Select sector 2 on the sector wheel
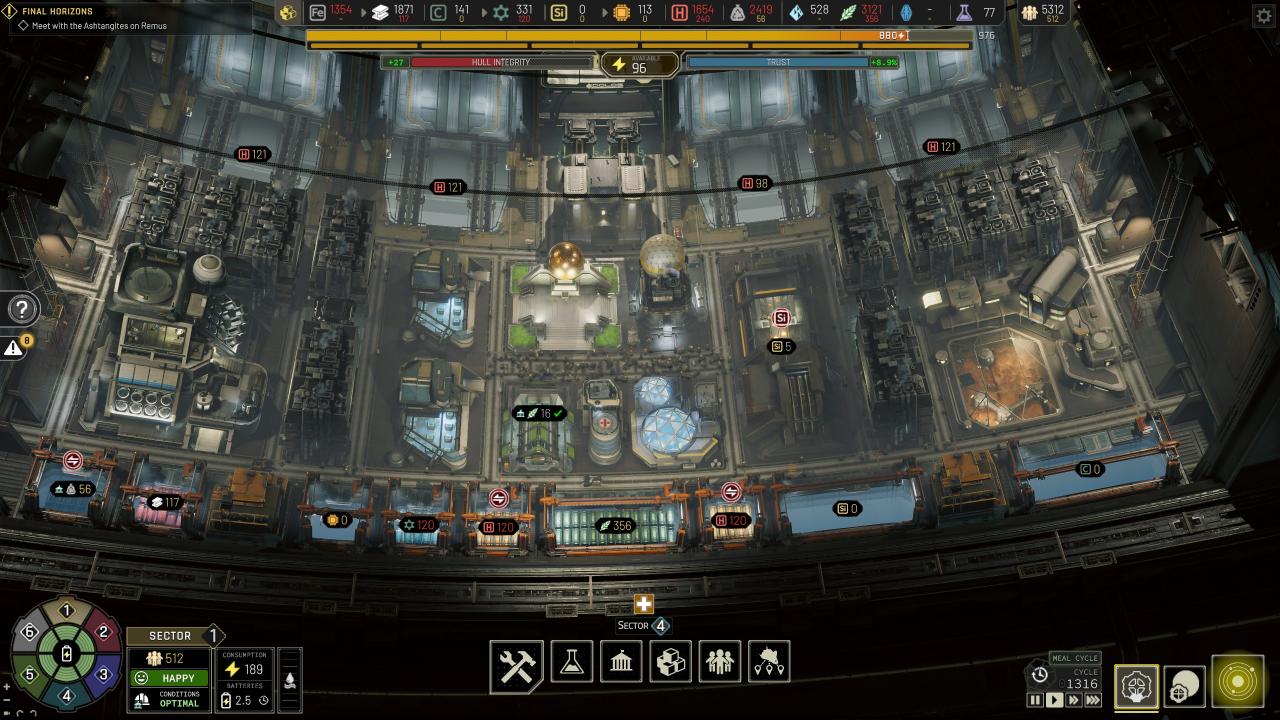Viewport: 1280px width, 720px height. click(102, 632)
